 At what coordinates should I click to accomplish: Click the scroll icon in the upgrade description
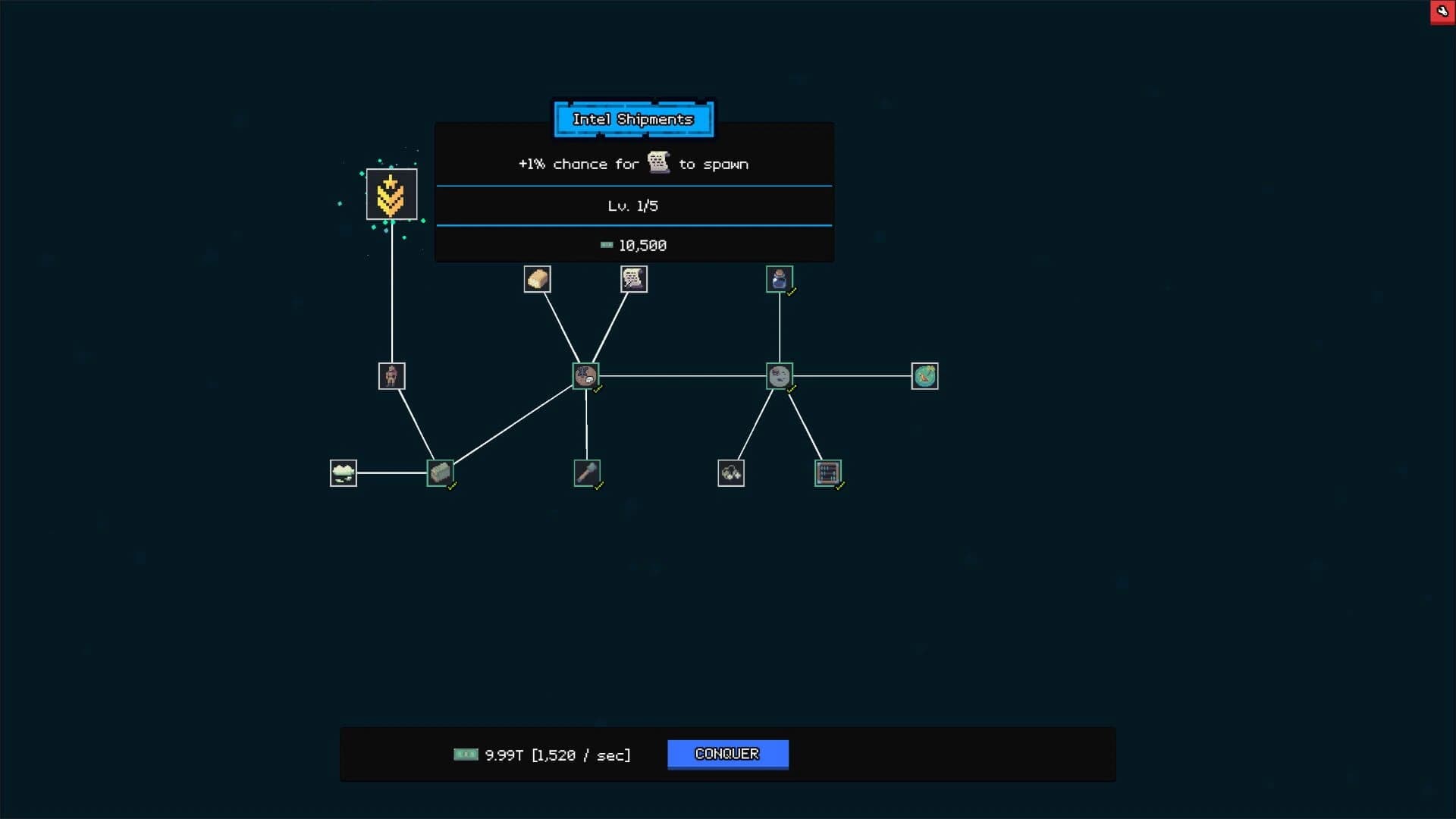click(657, 162)
